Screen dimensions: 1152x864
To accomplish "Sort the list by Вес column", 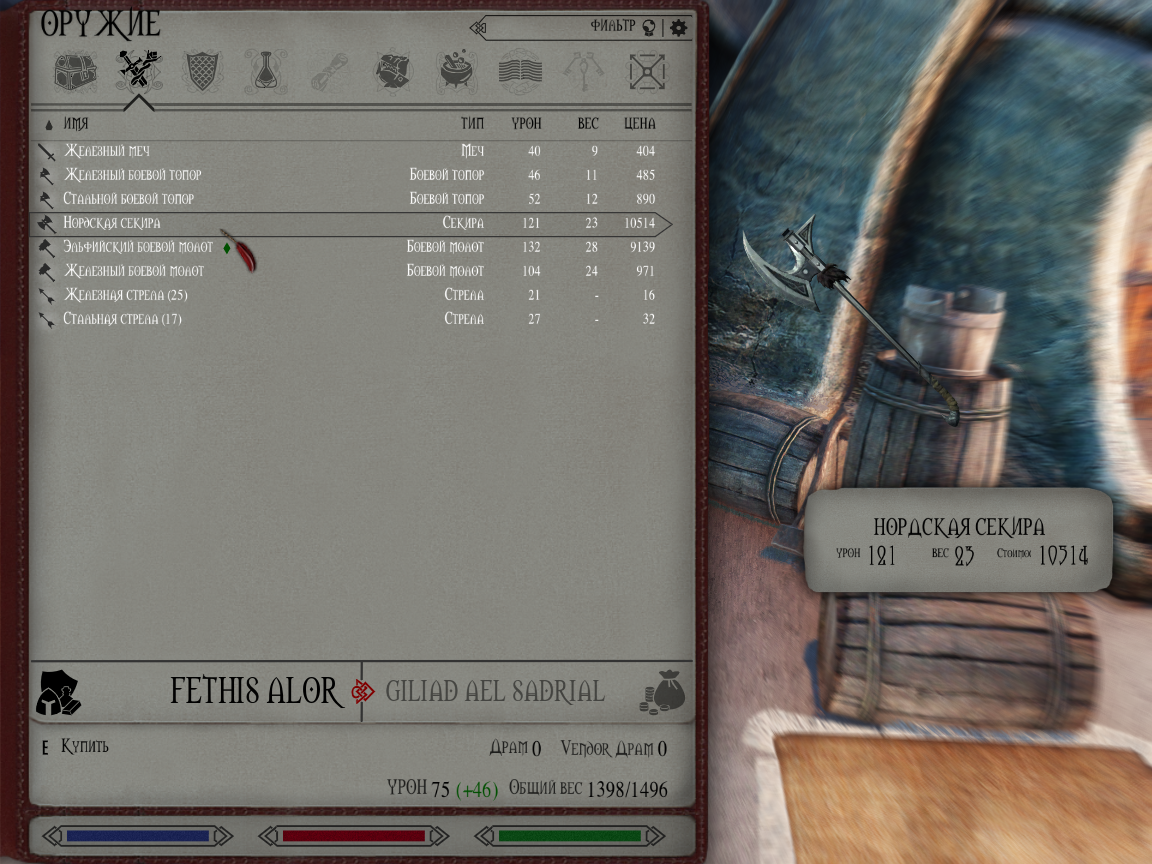I will click(588, 124).
